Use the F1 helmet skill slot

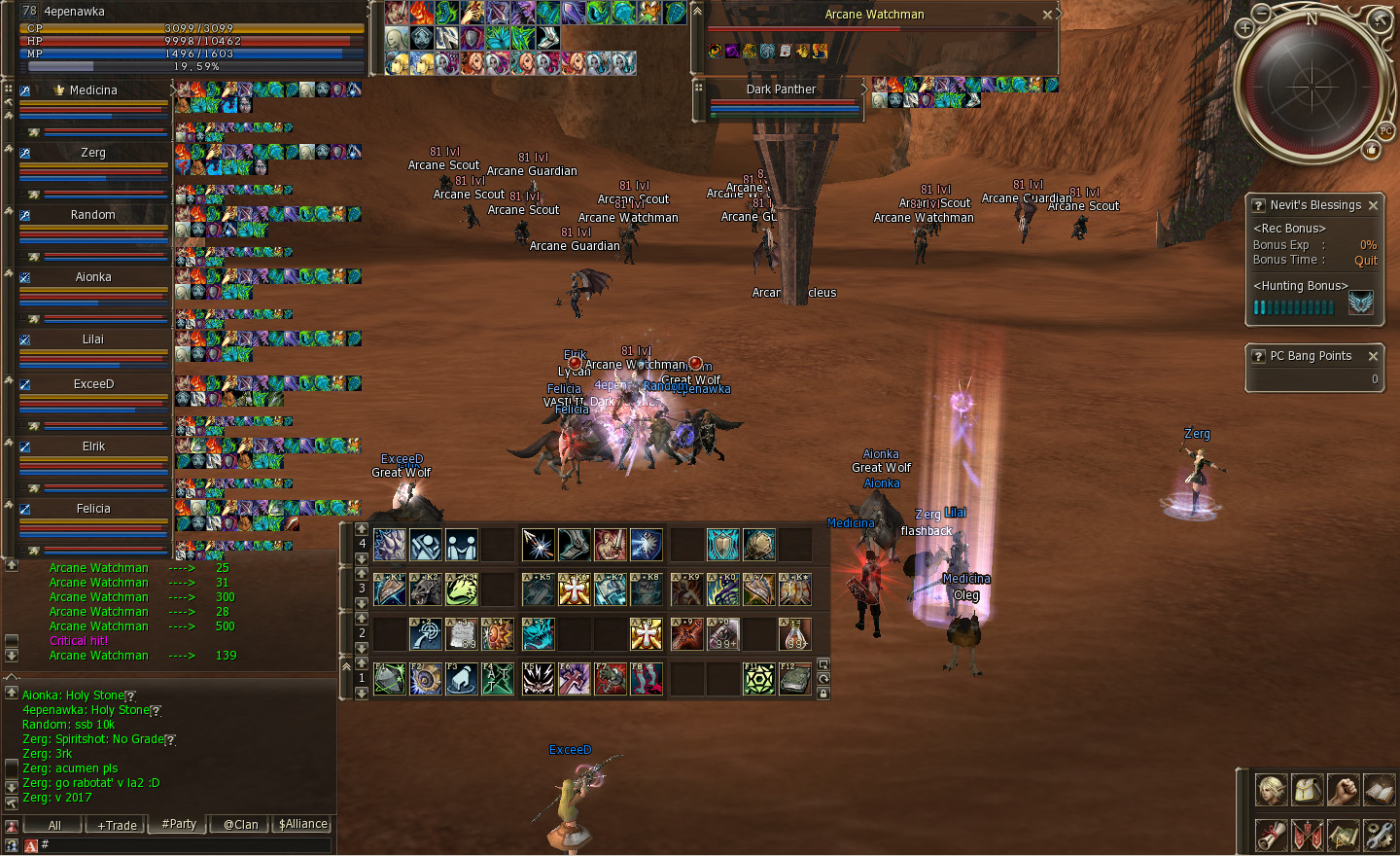pyautogui.click(x=390, y=679)
